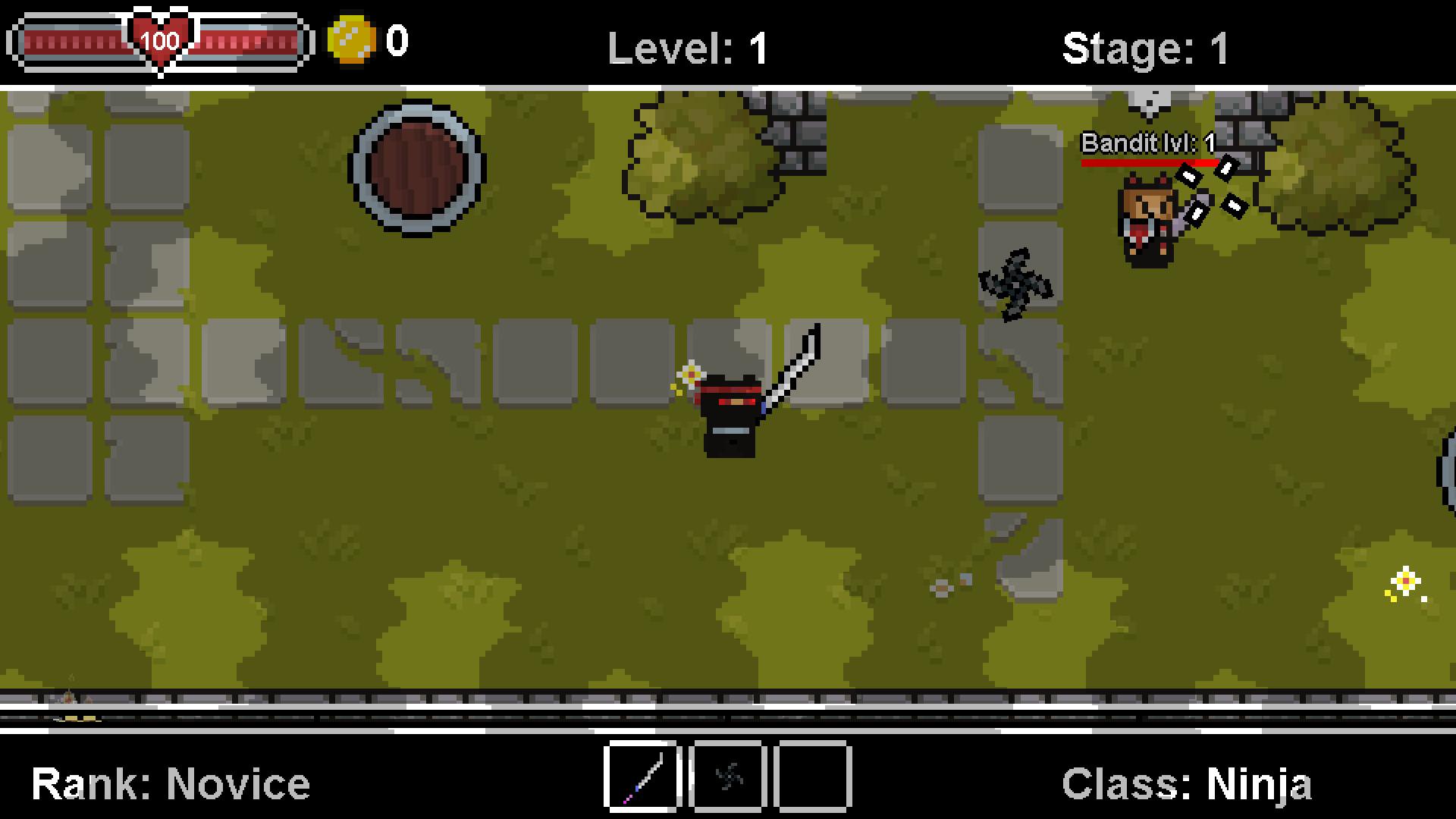The image size is (1456, 819).
Task: Select the shuriken in the second hotbar slot
Action: point(727,777)
